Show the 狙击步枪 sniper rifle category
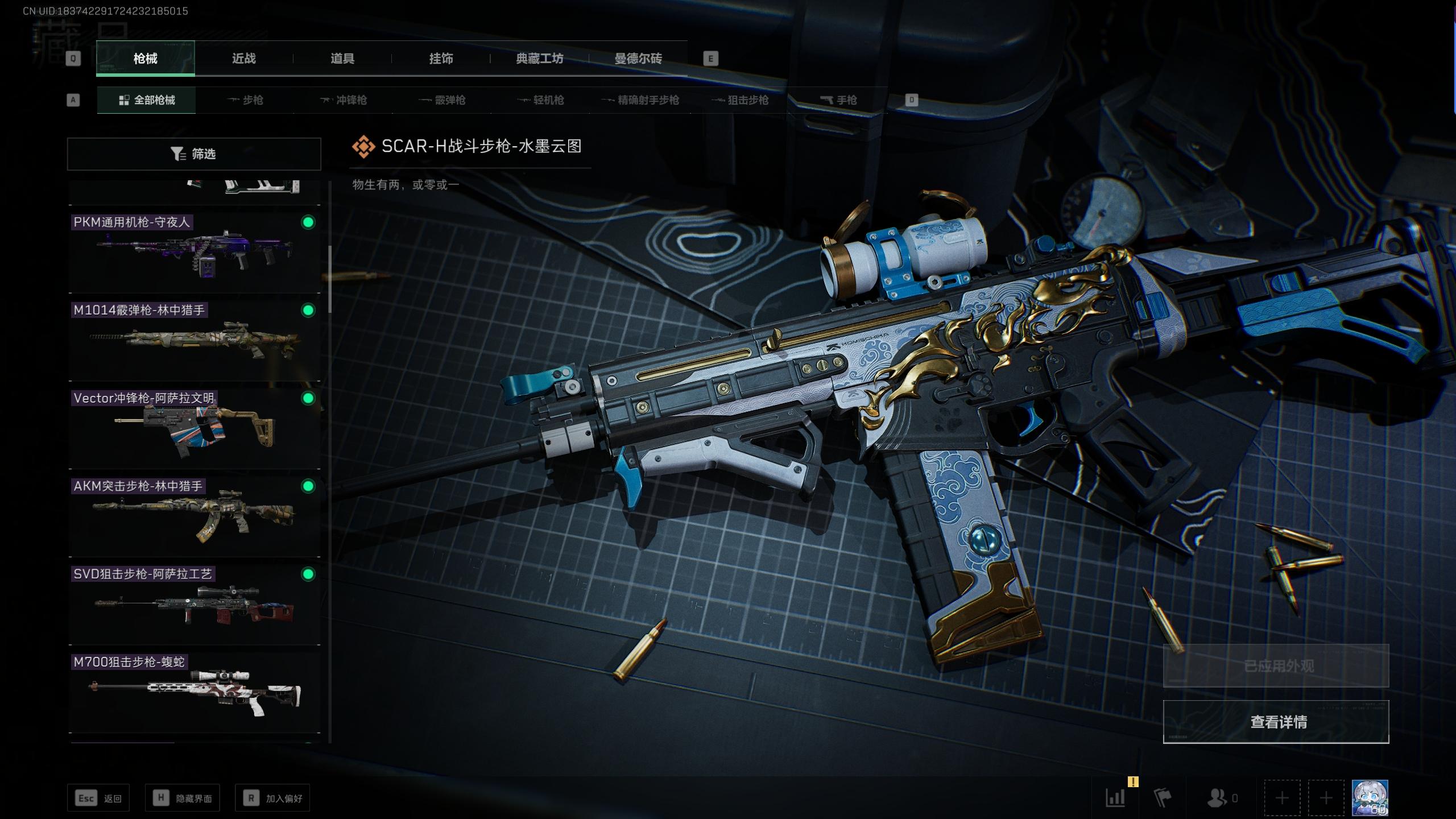The height and width of the screenshot is (819, 1456). pyautogui.click(x=740, y=100)
